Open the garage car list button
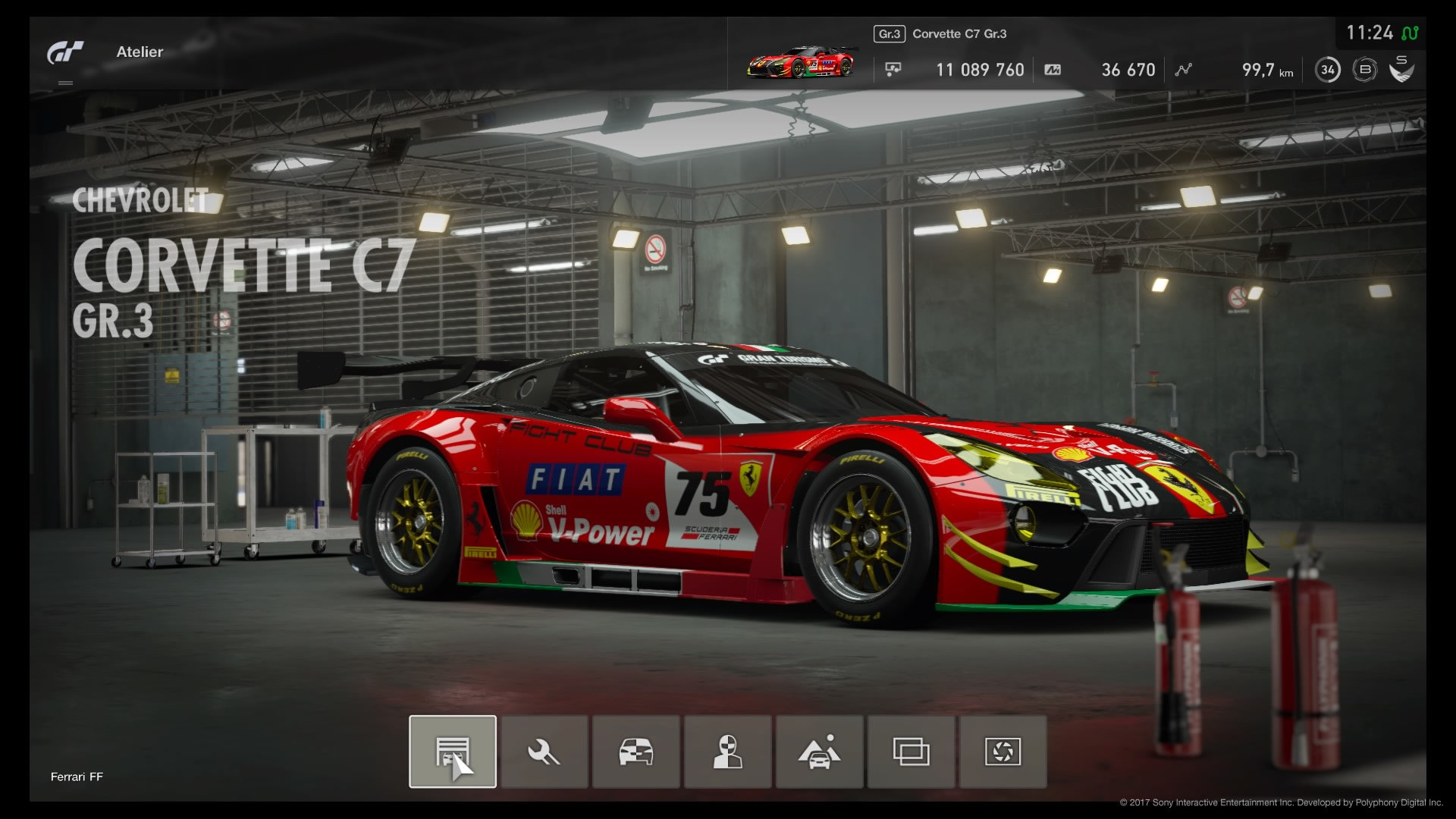Screen dimensions: 1456x819 [453, 752]
